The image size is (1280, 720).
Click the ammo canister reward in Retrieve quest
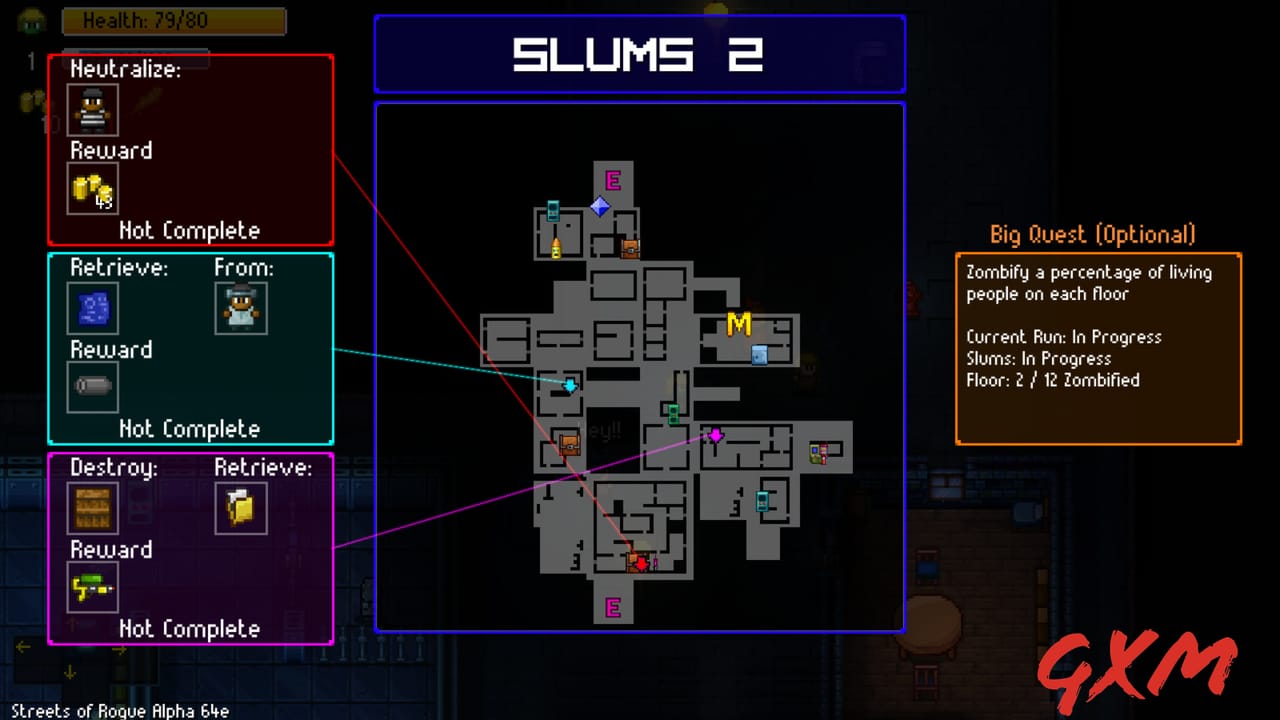pyautogui.click(x=92, y=388)
